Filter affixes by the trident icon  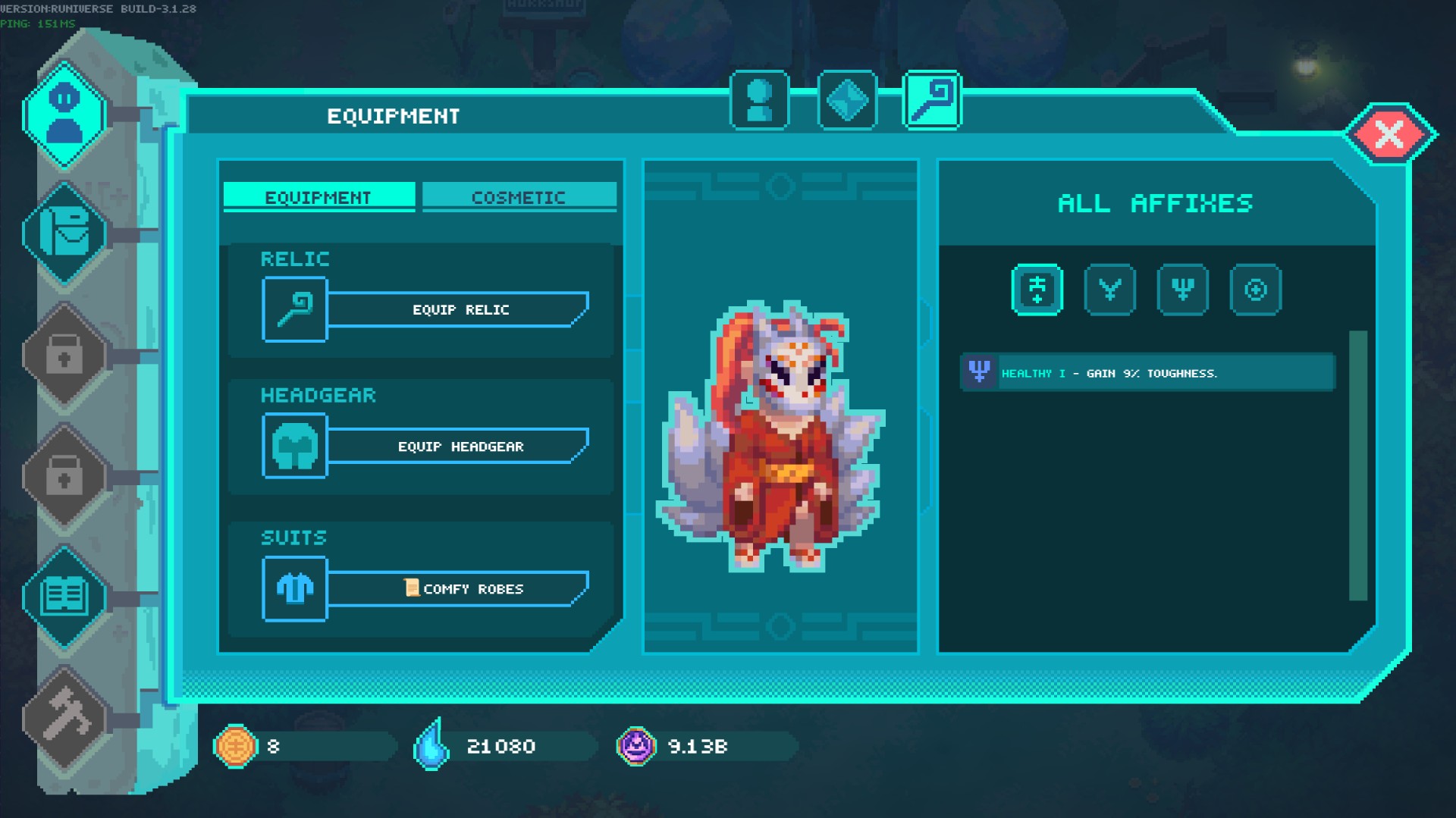coord(1182,290)
